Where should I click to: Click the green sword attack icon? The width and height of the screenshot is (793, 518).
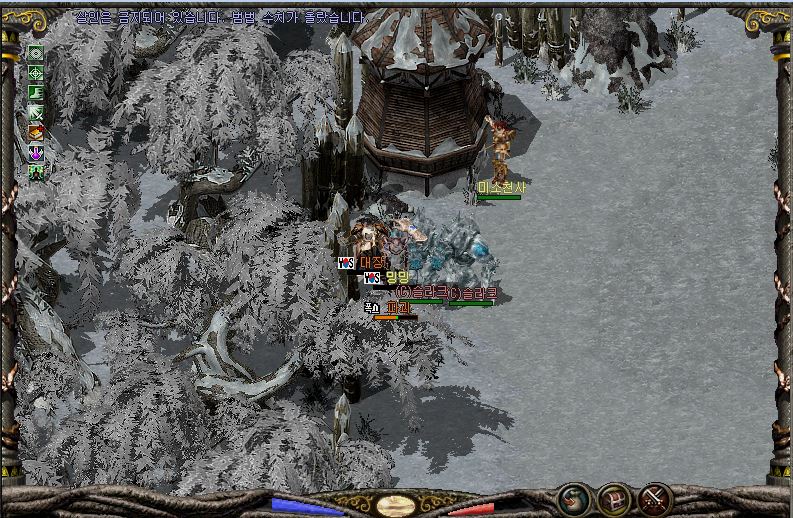click(36, 112)
